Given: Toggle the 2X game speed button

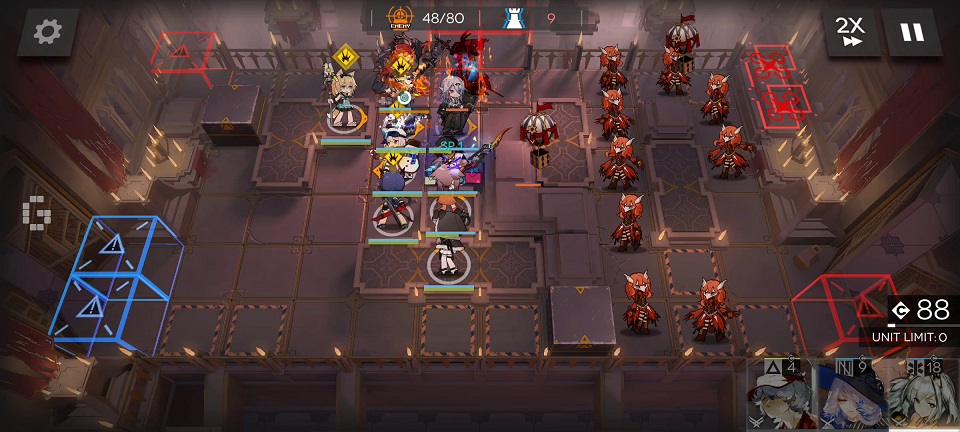Looking at the screenshot, I should [852, 33].
